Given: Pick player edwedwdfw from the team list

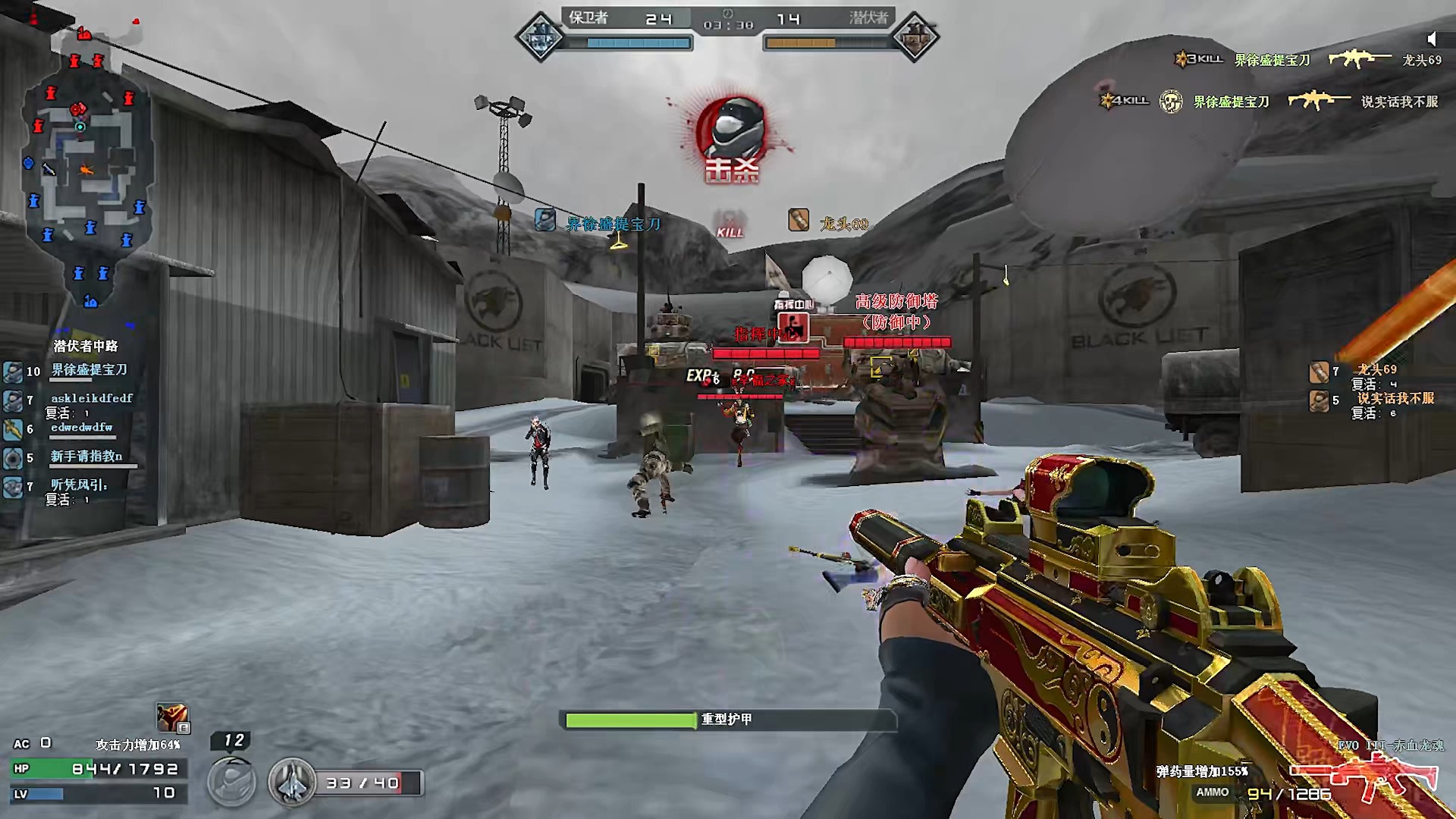Looking at the screenshot, I should [x=81, y=428].
